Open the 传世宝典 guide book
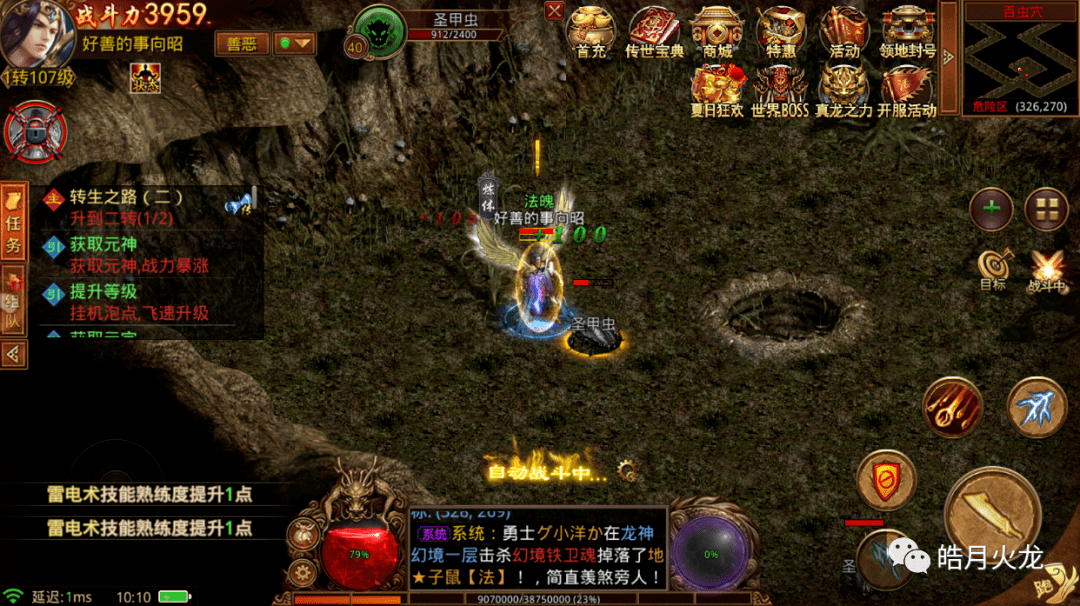The width and height of the screenshot is (1080, 606). pos(654,30)
